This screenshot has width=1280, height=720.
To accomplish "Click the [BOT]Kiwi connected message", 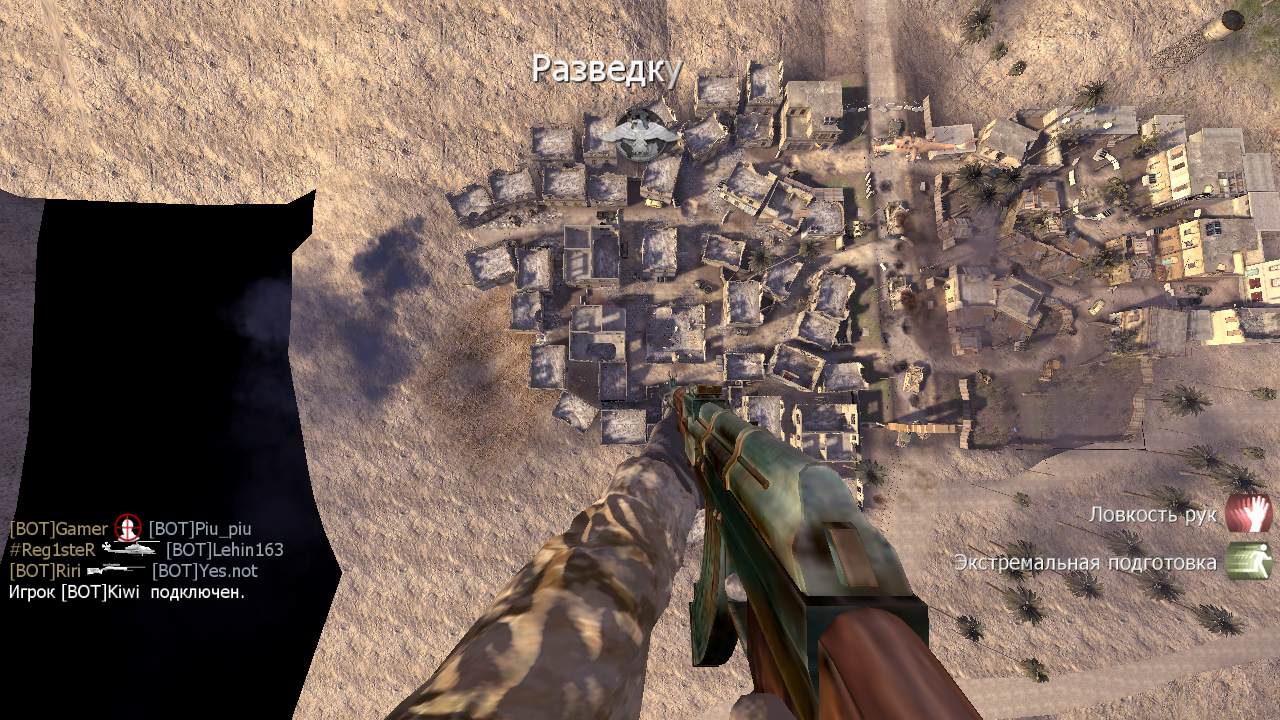I will [127, 592].
